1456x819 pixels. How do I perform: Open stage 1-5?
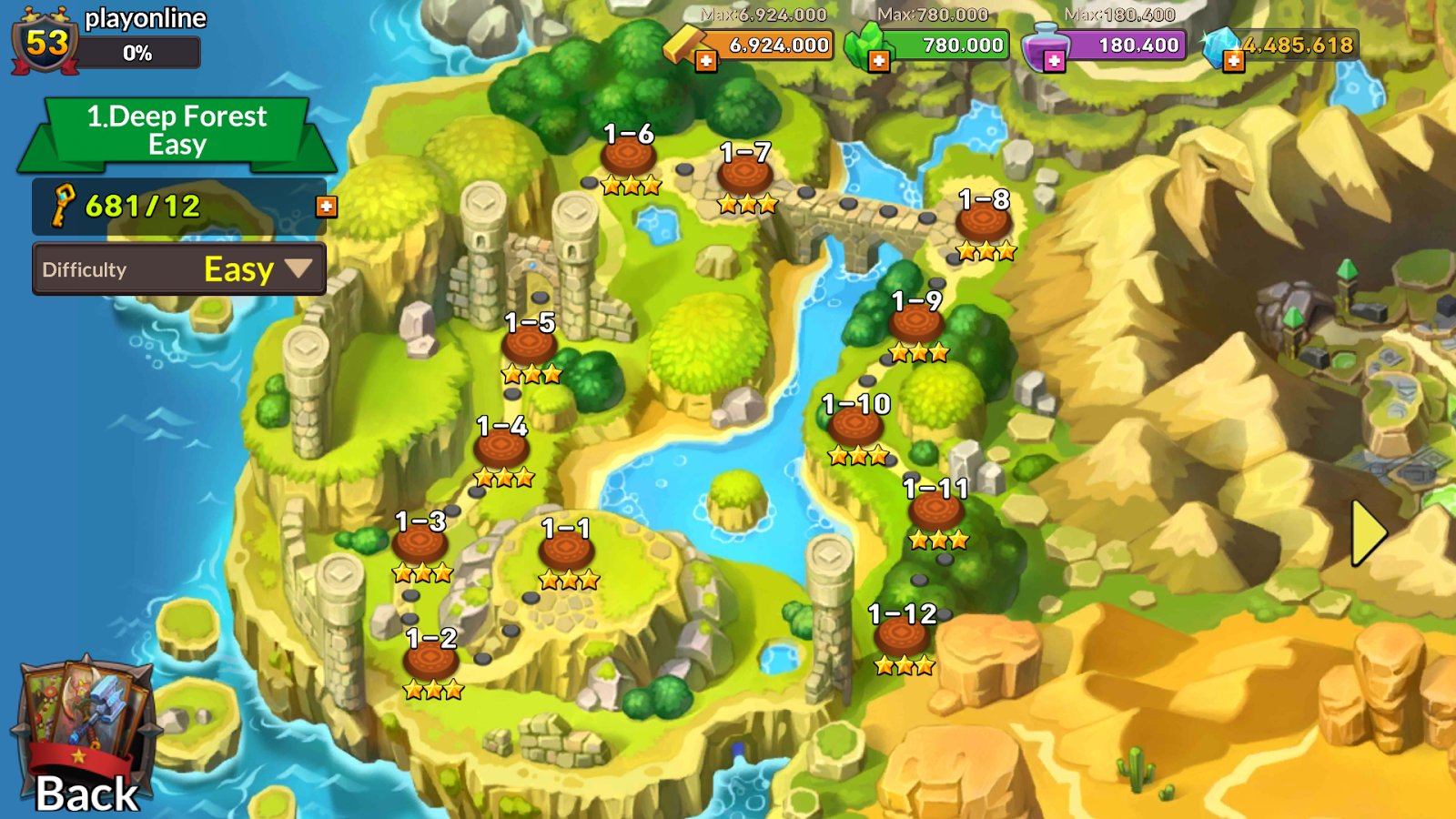(530, 345)
